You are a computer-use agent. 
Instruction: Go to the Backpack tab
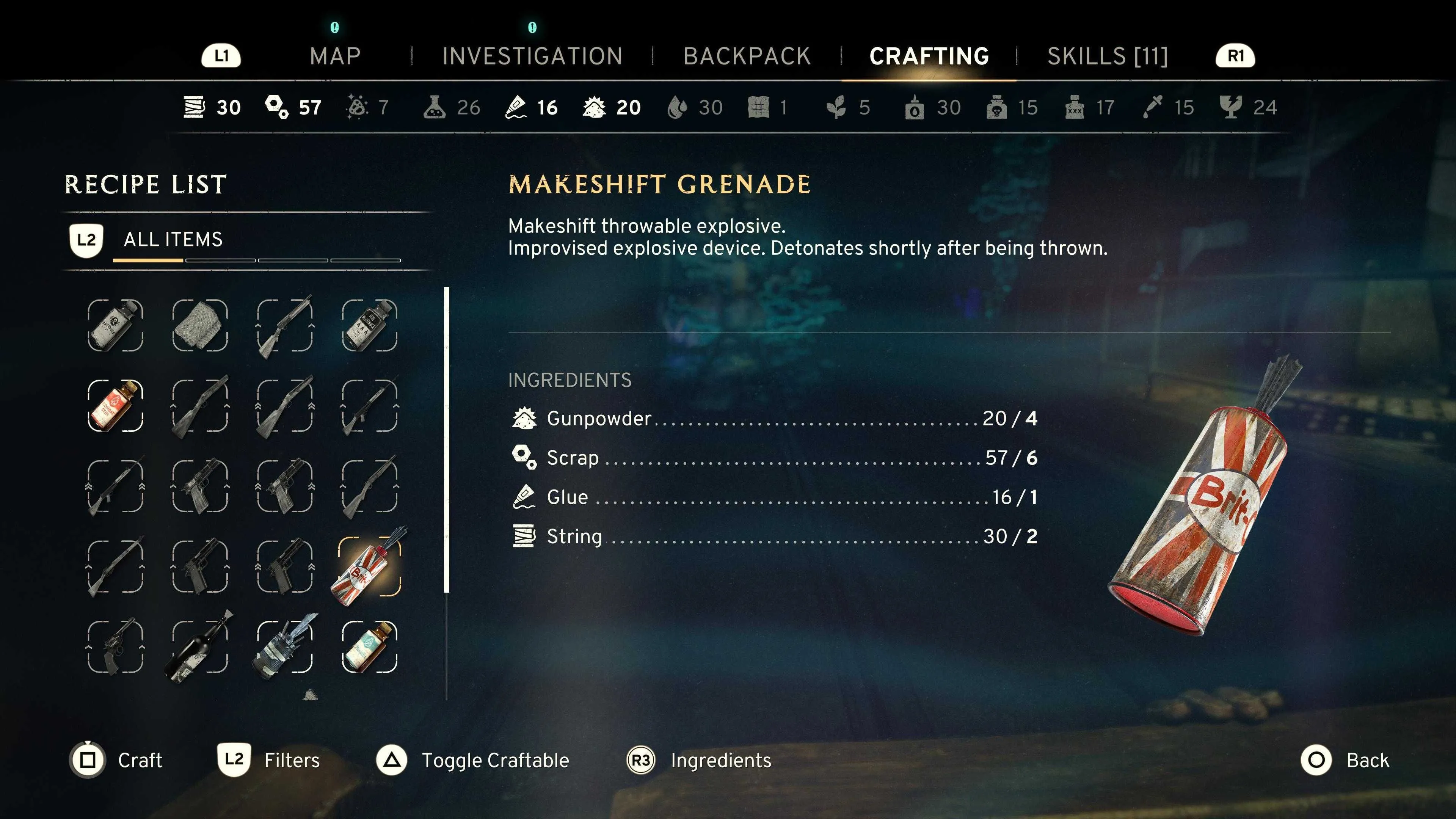(x=747, y=56)
